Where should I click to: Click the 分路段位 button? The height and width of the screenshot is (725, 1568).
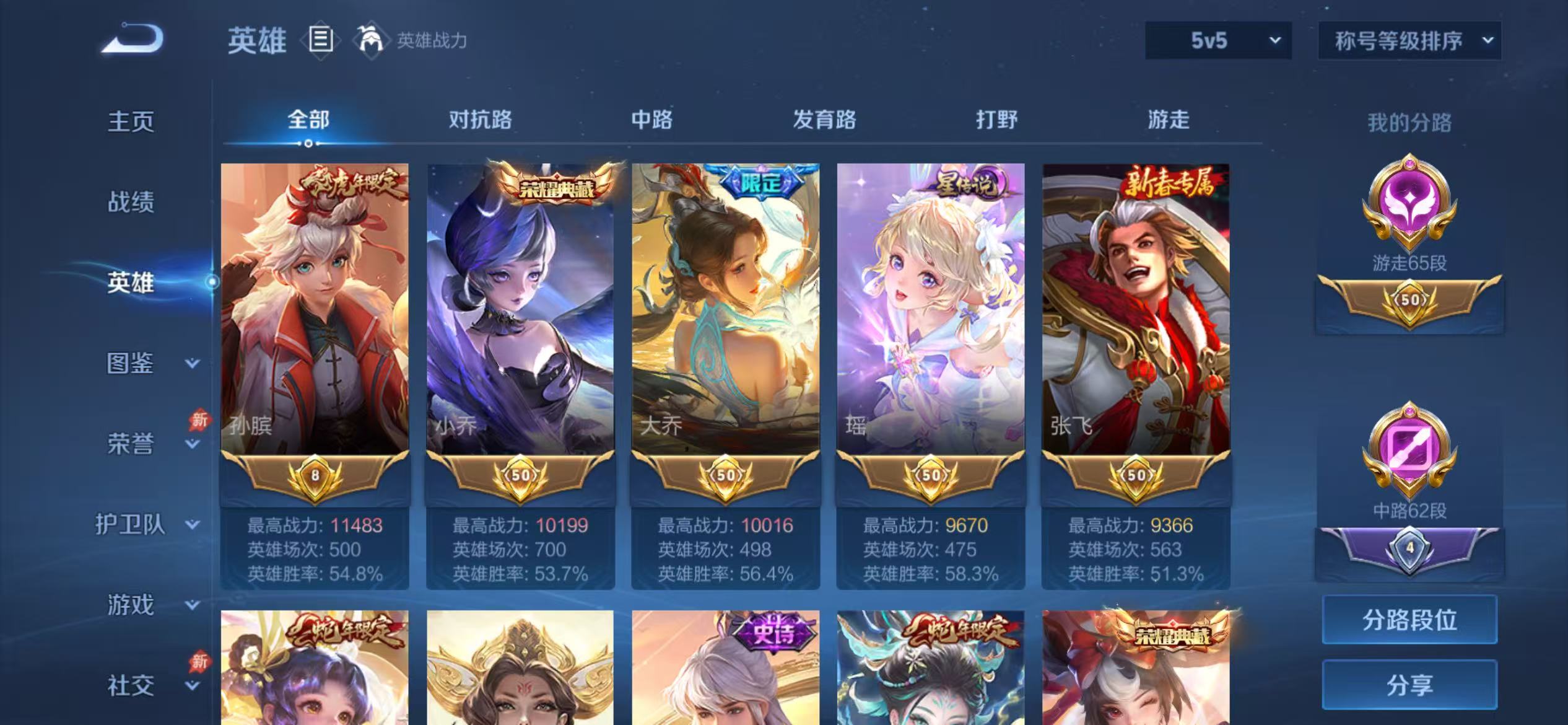[1409, 620]
